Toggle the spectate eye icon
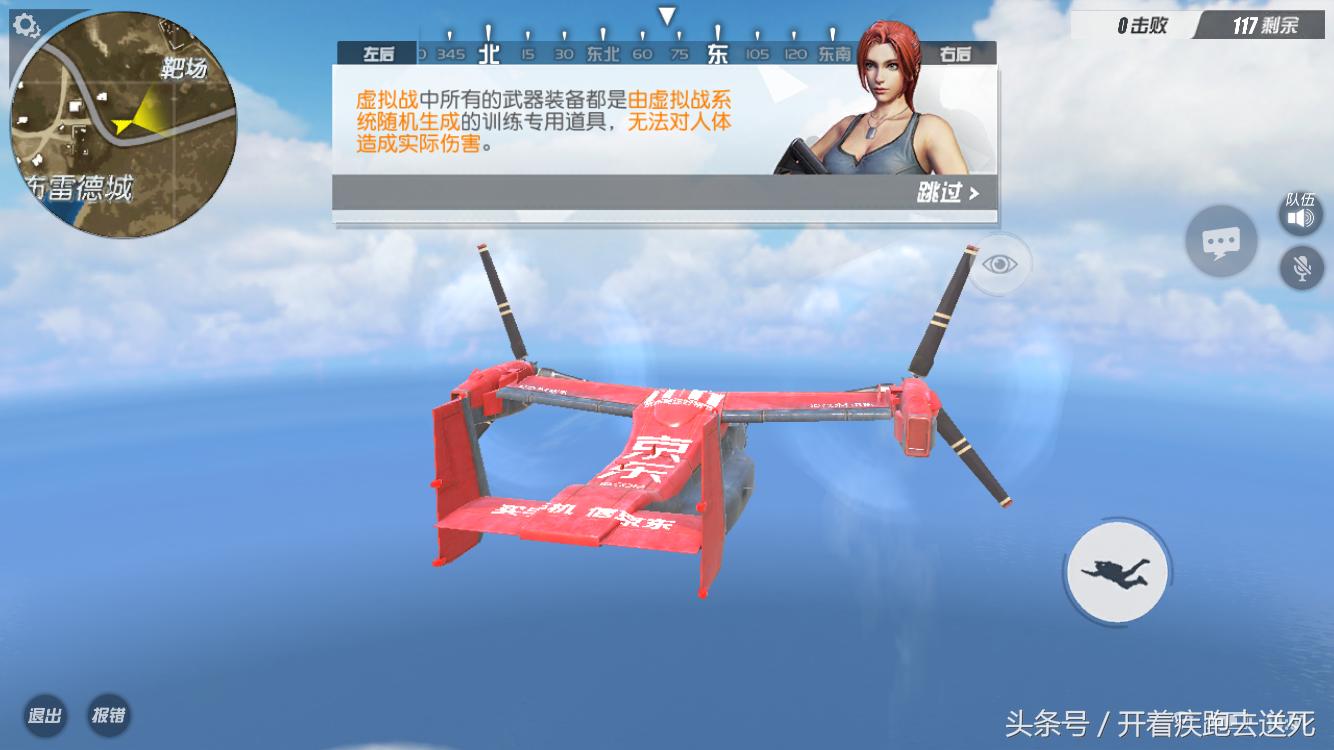Image resolution: width=1334 pixels, height=750 pixels. click(x=998, y=263)
